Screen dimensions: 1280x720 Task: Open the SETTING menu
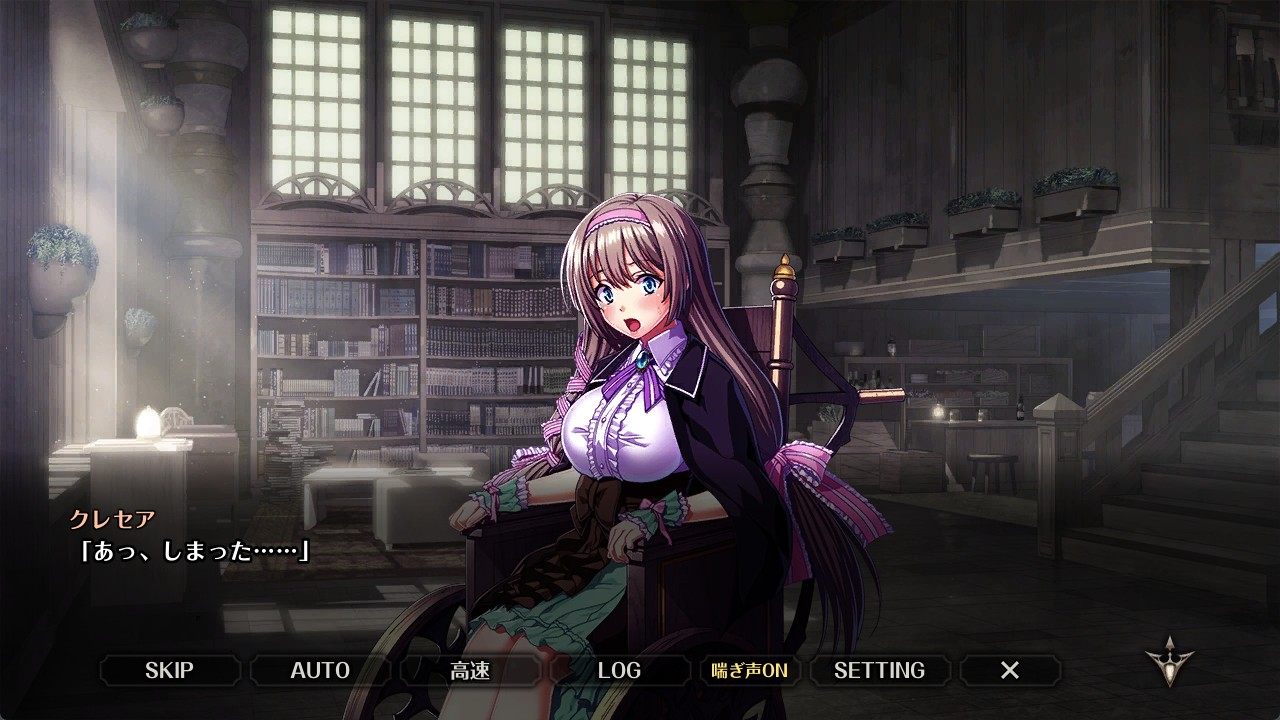click(x=879, y=670)
